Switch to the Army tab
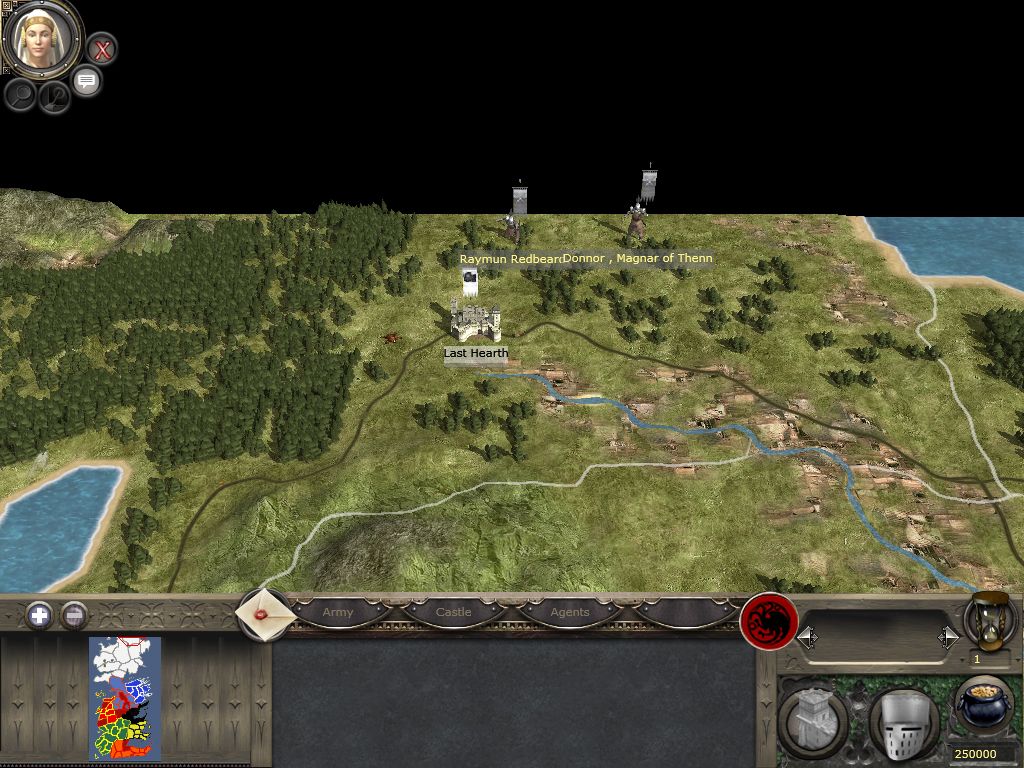The image size is (1024, 768). click(338, 612)
